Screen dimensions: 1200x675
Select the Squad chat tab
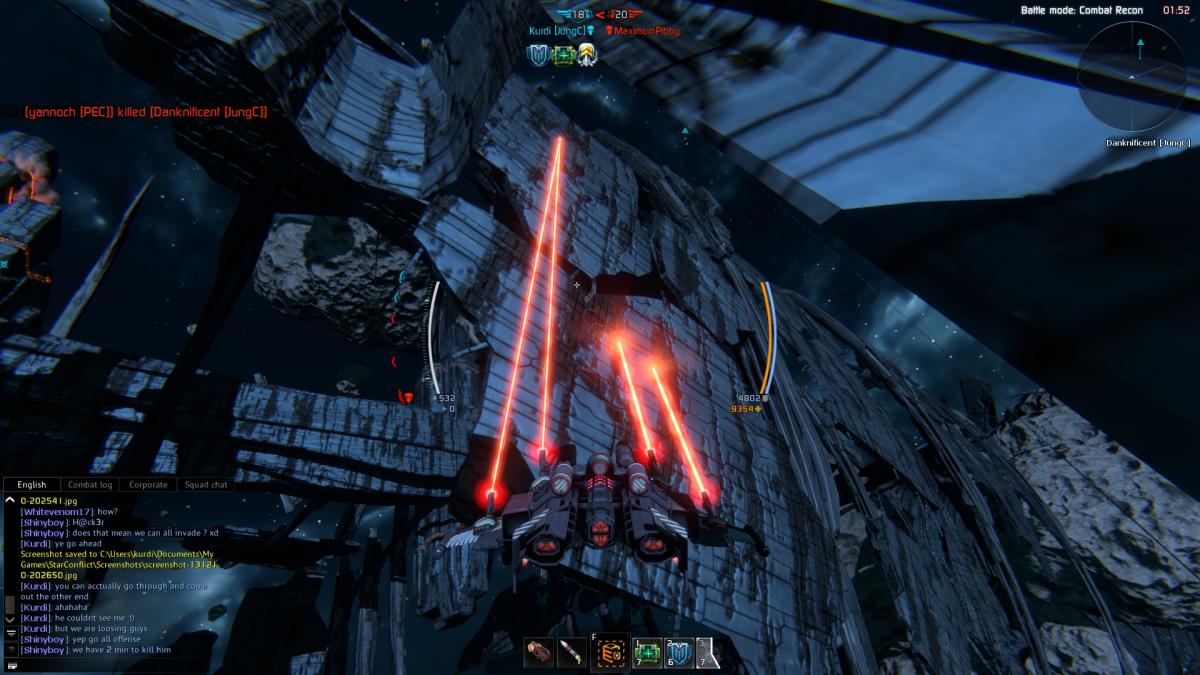[x=205, y=485]
